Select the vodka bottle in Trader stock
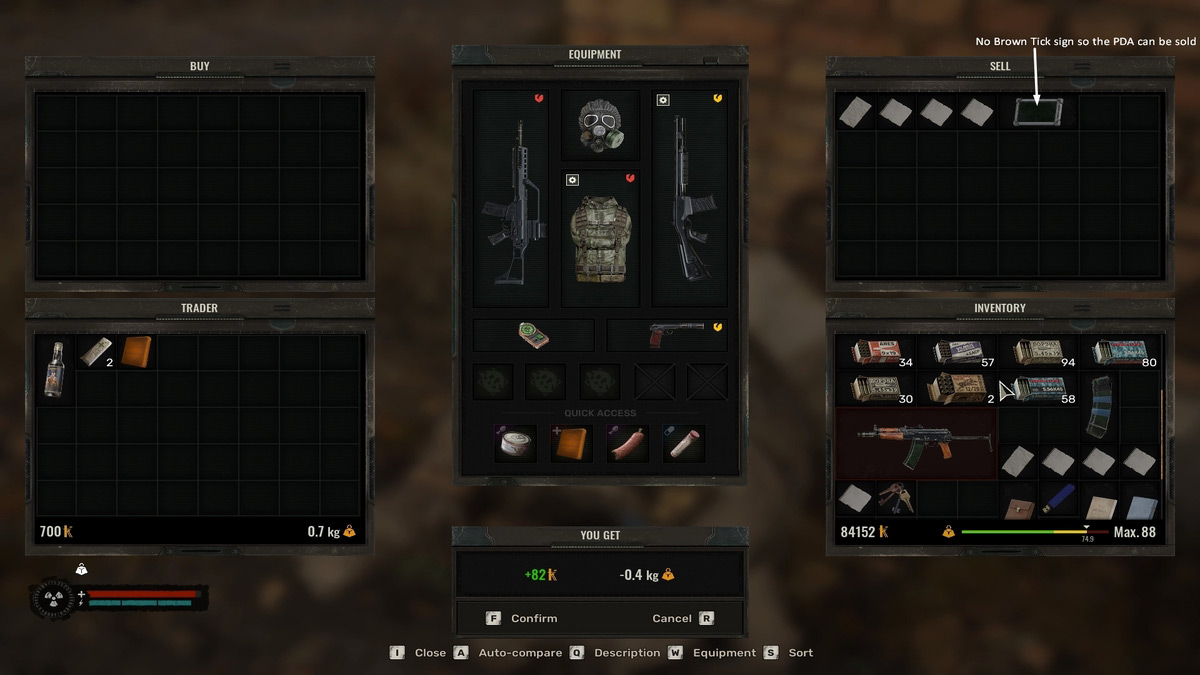The height and width of the screenshot is (675, 1200). (x=56, y=368)
